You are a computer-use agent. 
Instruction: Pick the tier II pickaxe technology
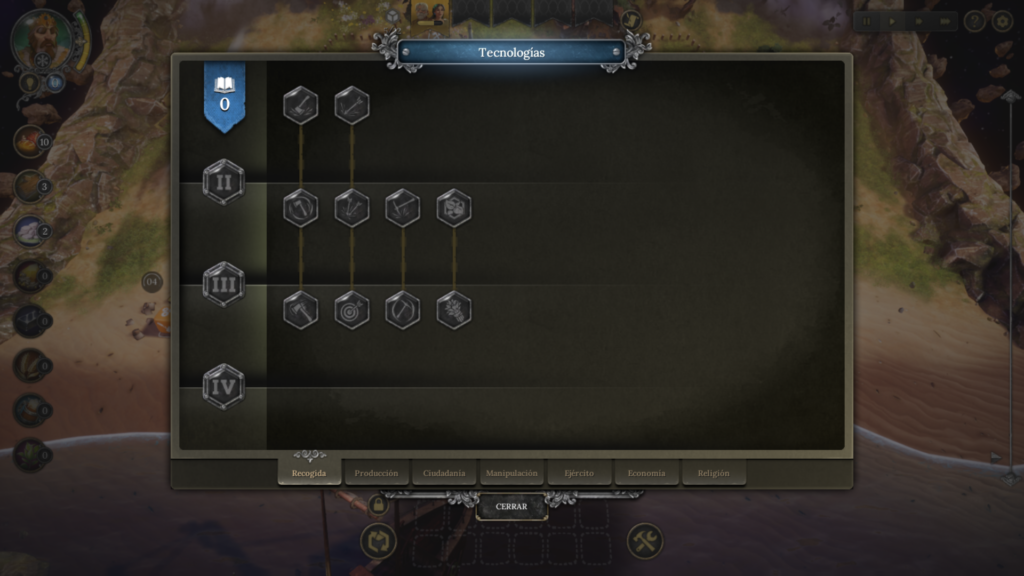click(403, 208)
